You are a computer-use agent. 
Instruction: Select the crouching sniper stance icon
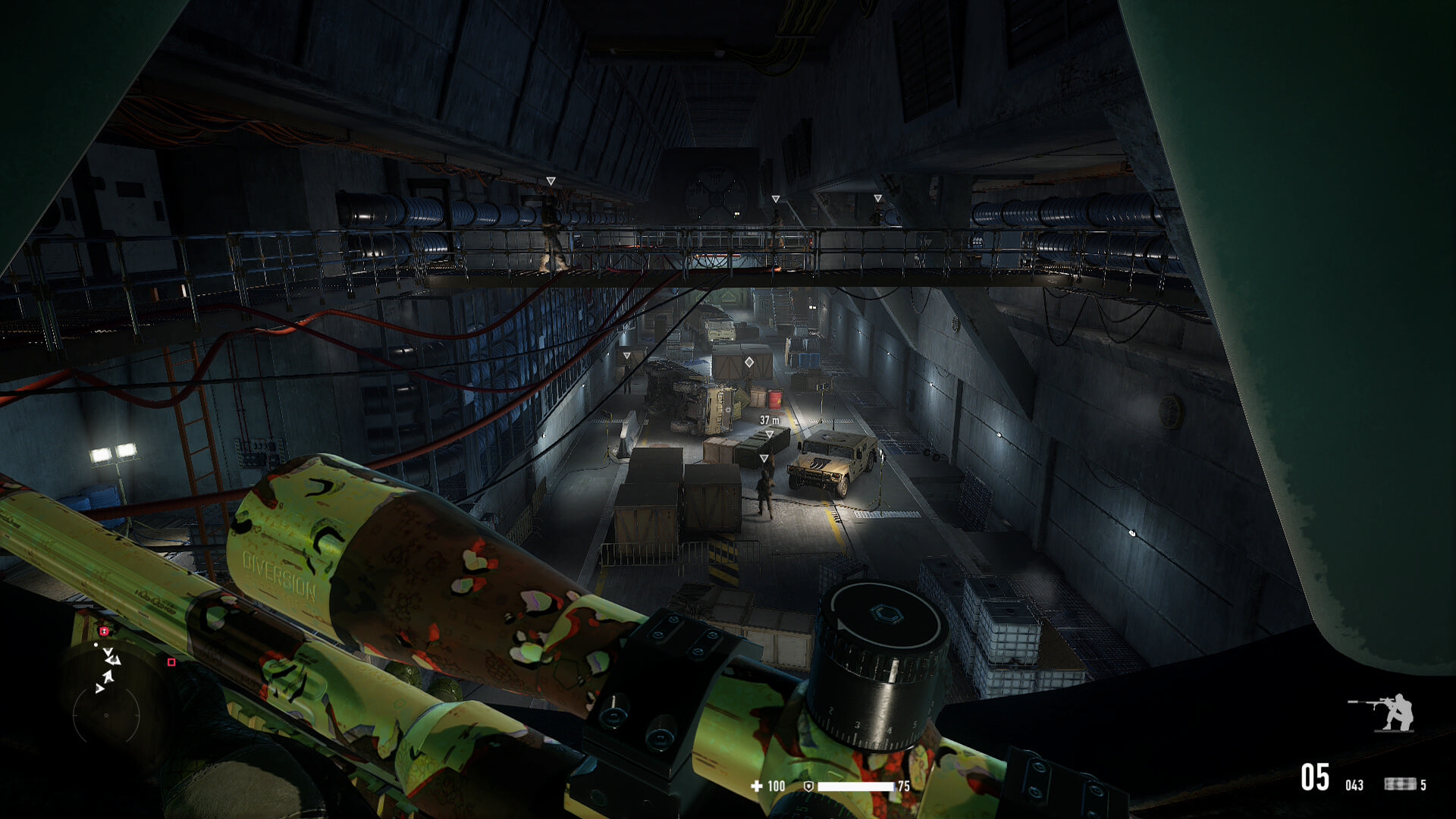click(x=1382, y=712)
